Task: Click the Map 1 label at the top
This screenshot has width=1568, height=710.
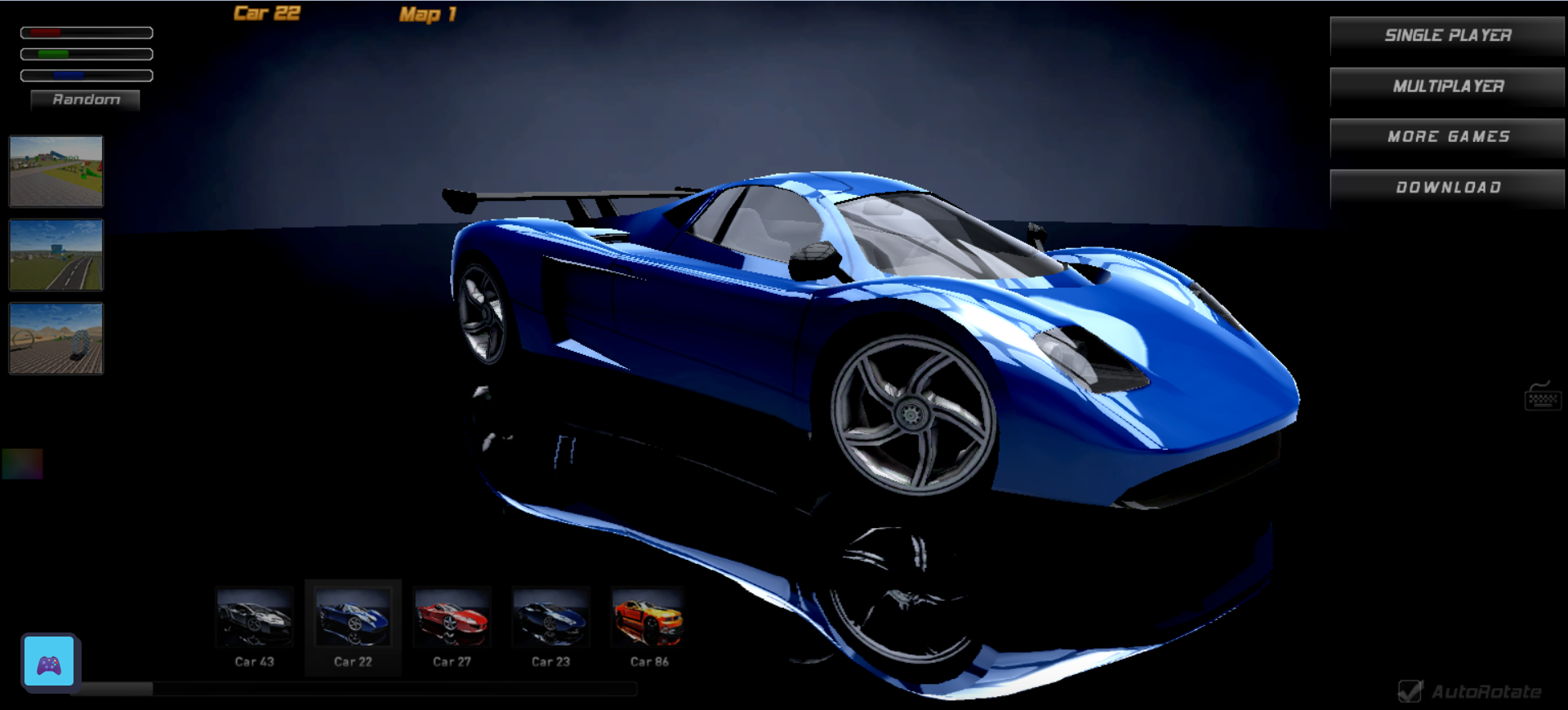Action: coord(425,14)
